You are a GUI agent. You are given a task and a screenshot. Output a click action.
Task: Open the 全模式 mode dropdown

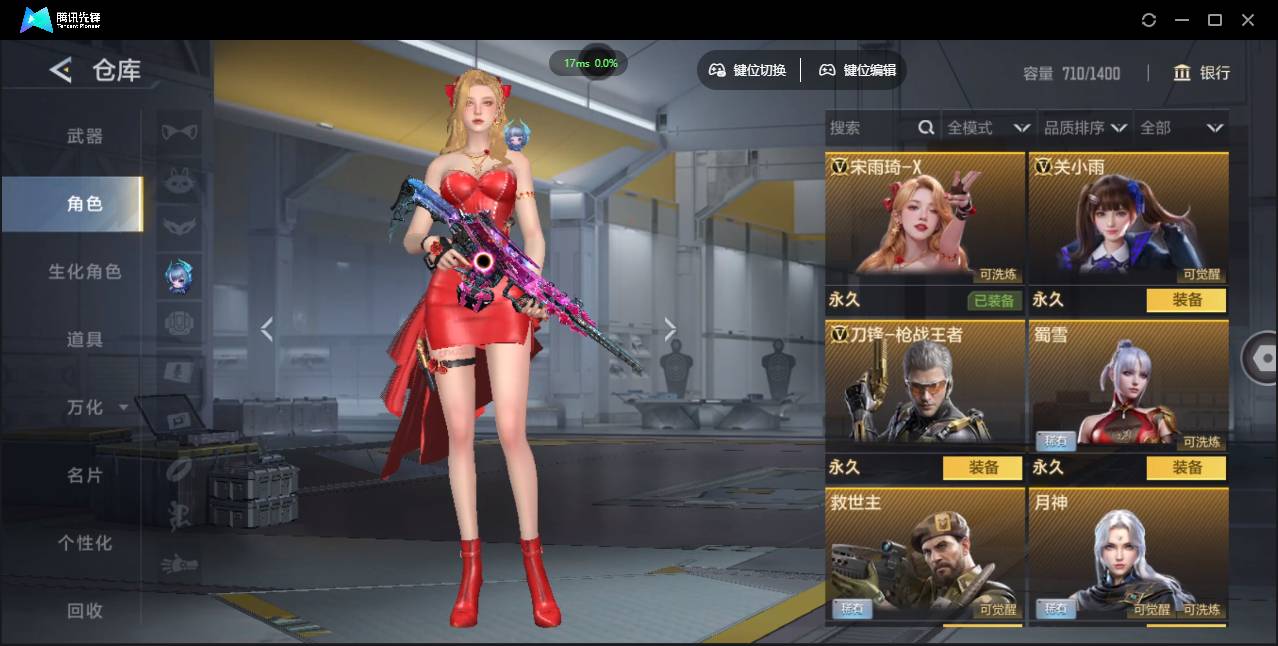point(988,128)
